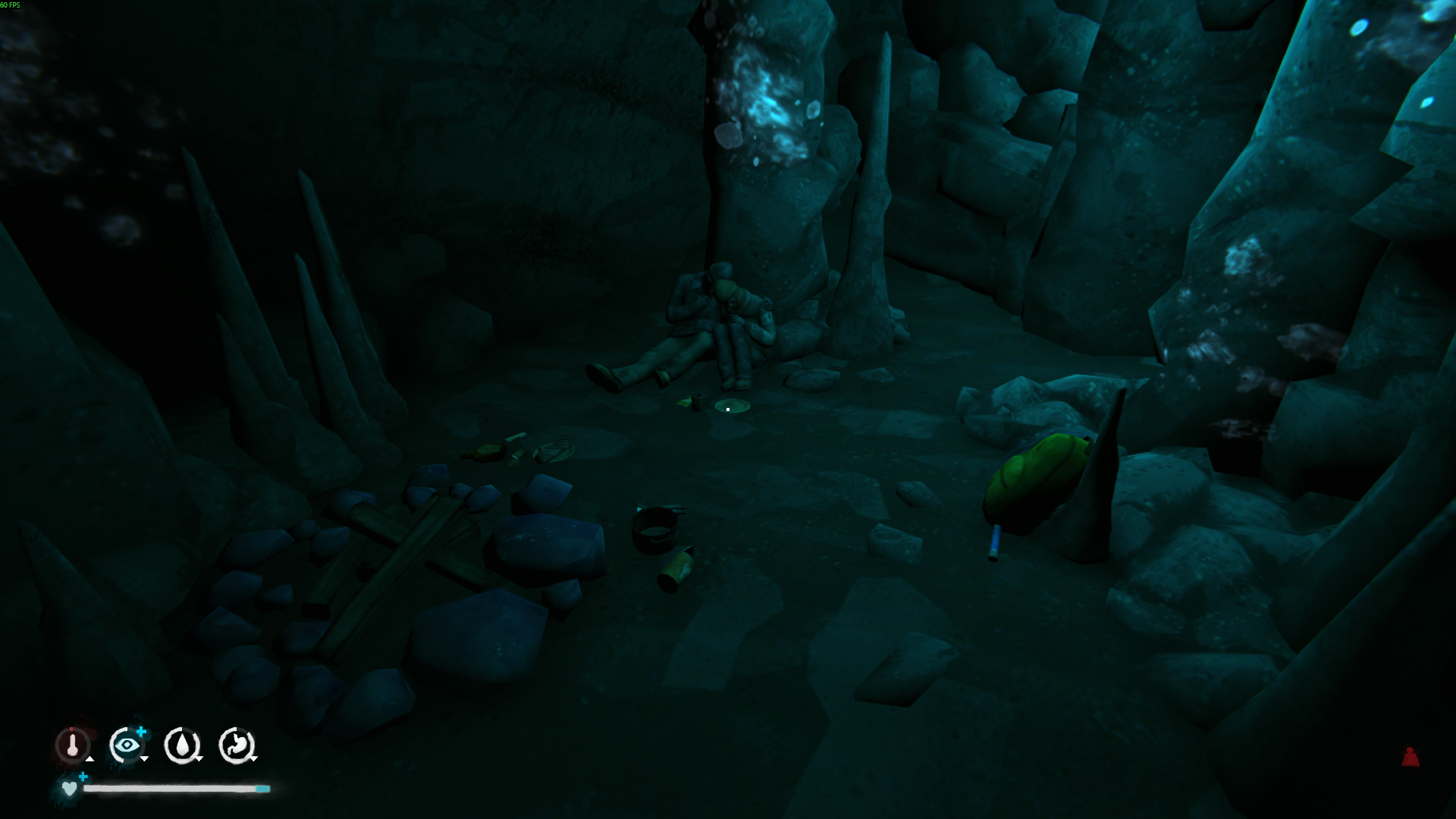Click the stomach hunger status icon
The width and height of the screenshot is (1456, 819).
(237, 745)
